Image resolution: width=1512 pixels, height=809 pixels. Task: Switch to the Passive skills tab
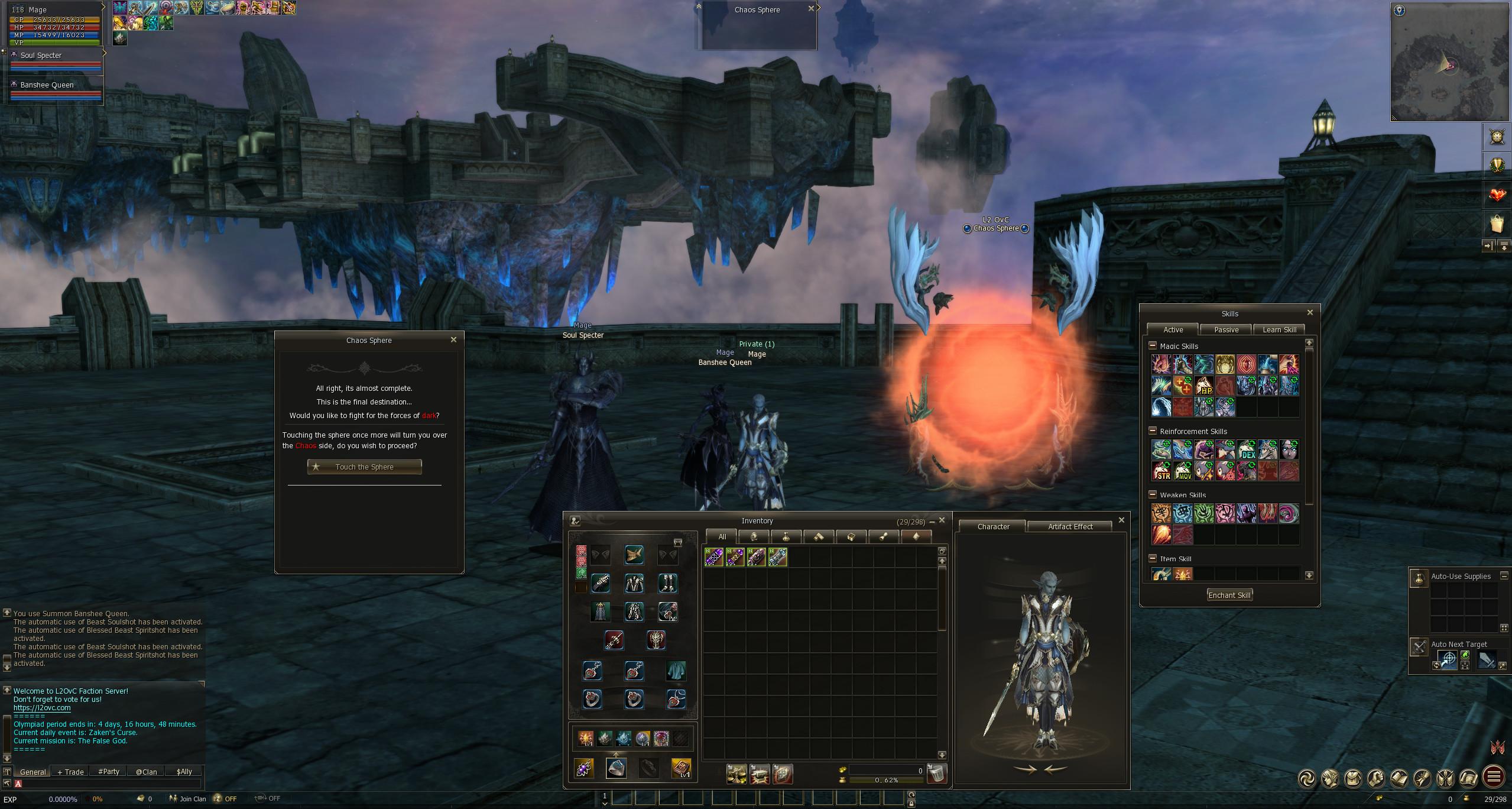tap(1226, 330)
